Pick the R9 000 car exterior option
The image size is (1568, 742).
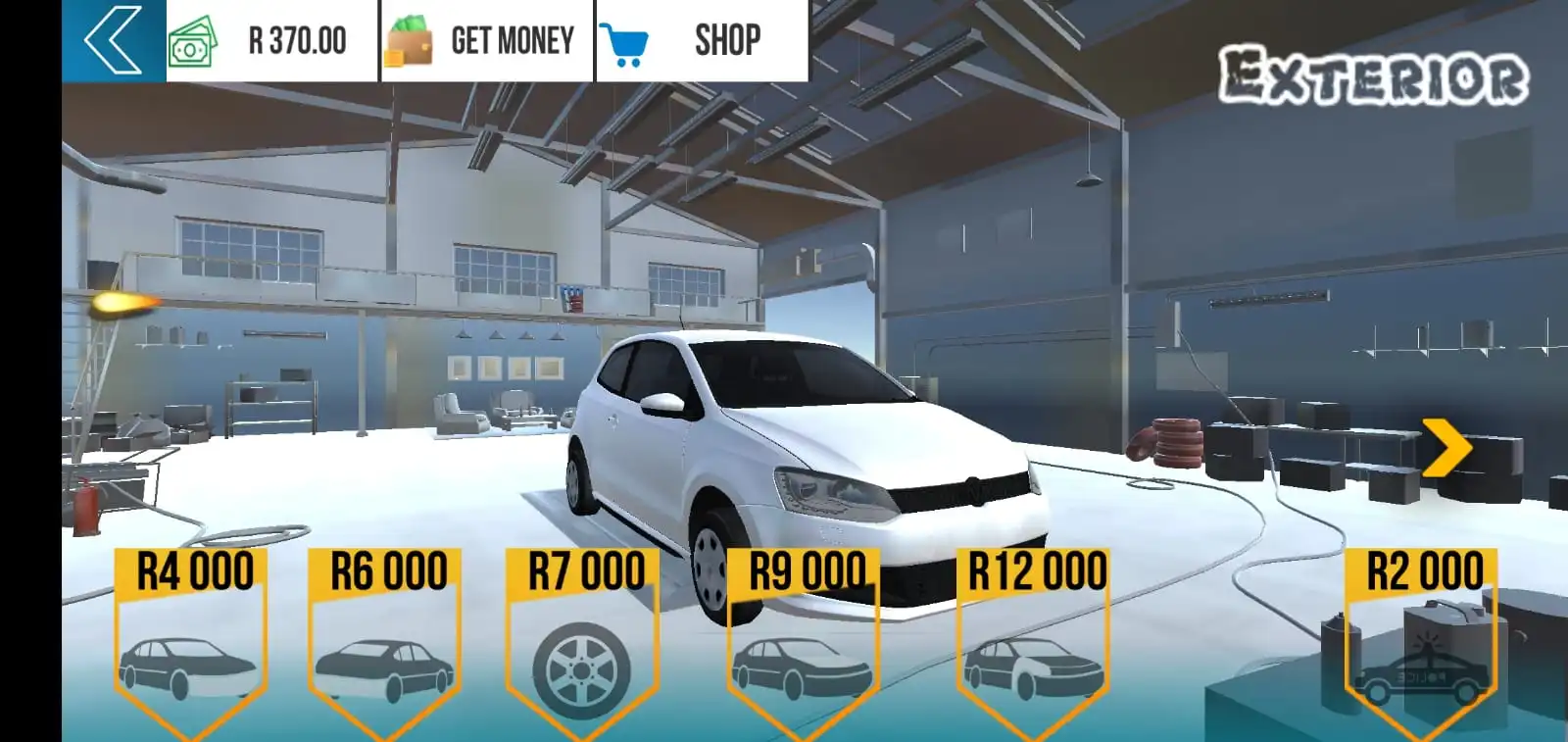click(803, 642)
